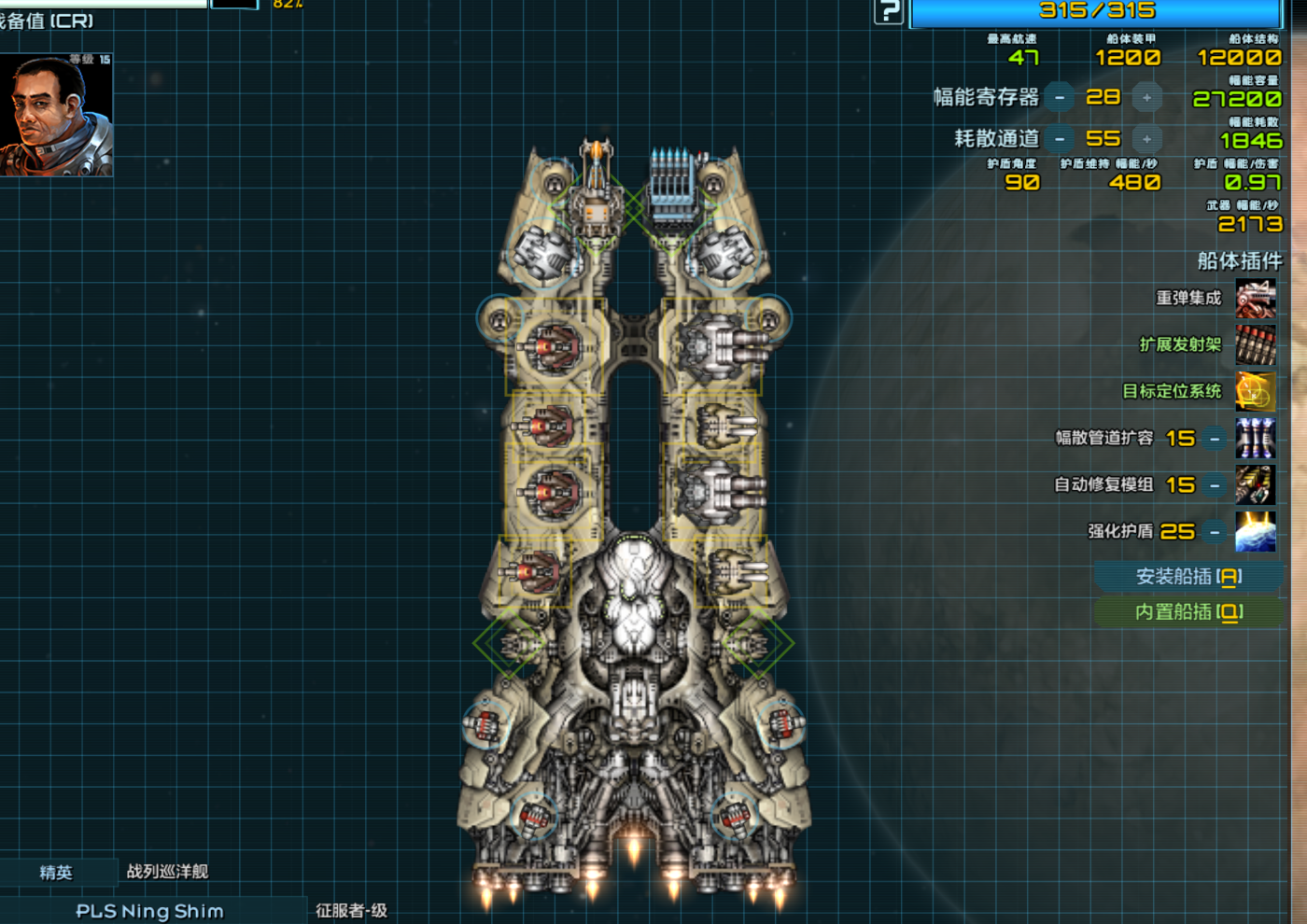Image resolution: width=1307 pixels, height=924 pixels.
Task: Select the 扩展发射架 hullmod icon
Action: (1256, 345)
